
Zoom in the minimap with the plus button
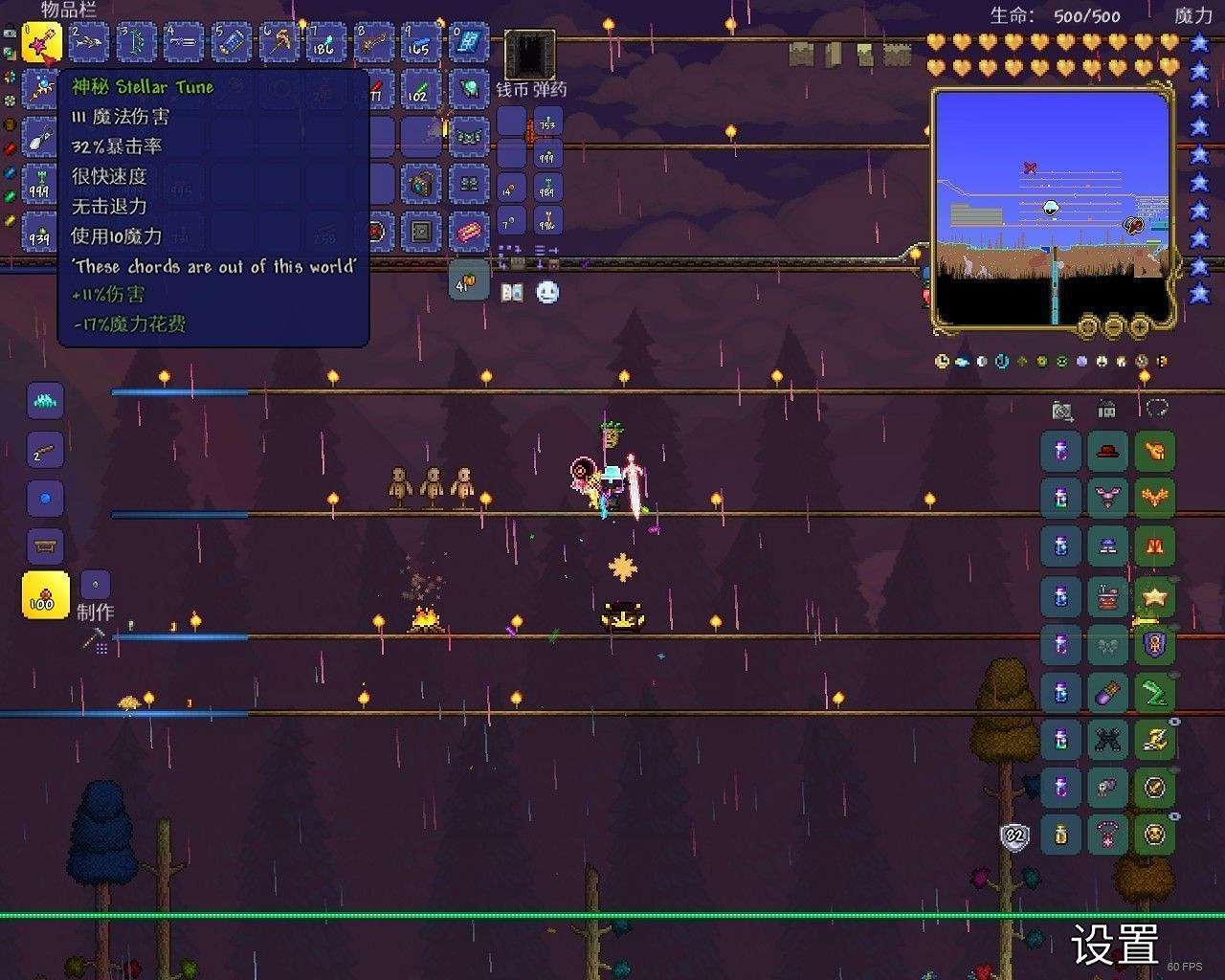tap(1141, 327)
